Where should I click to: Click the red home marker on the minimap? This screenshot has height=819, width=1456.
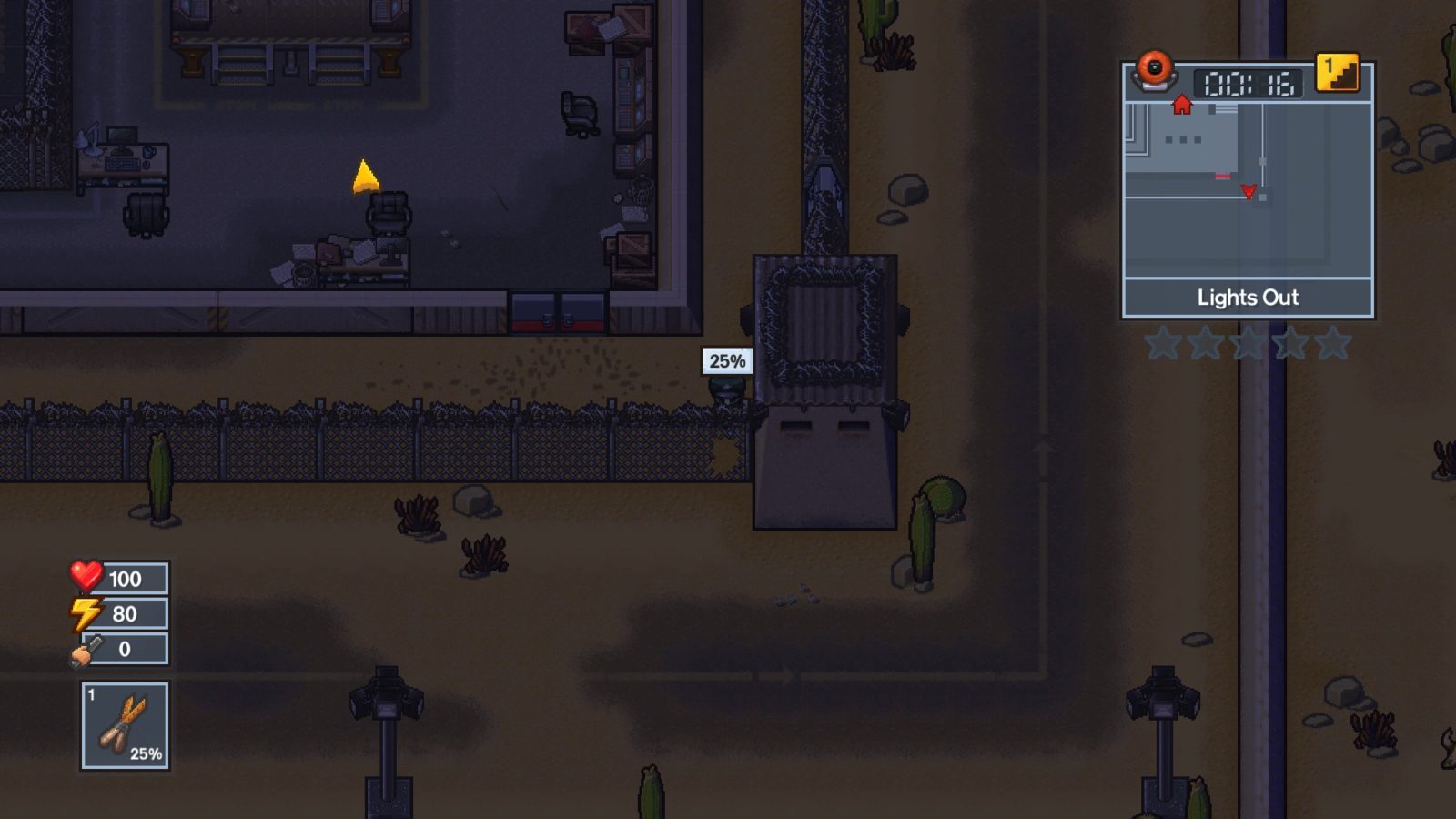tap(1181, 105)
